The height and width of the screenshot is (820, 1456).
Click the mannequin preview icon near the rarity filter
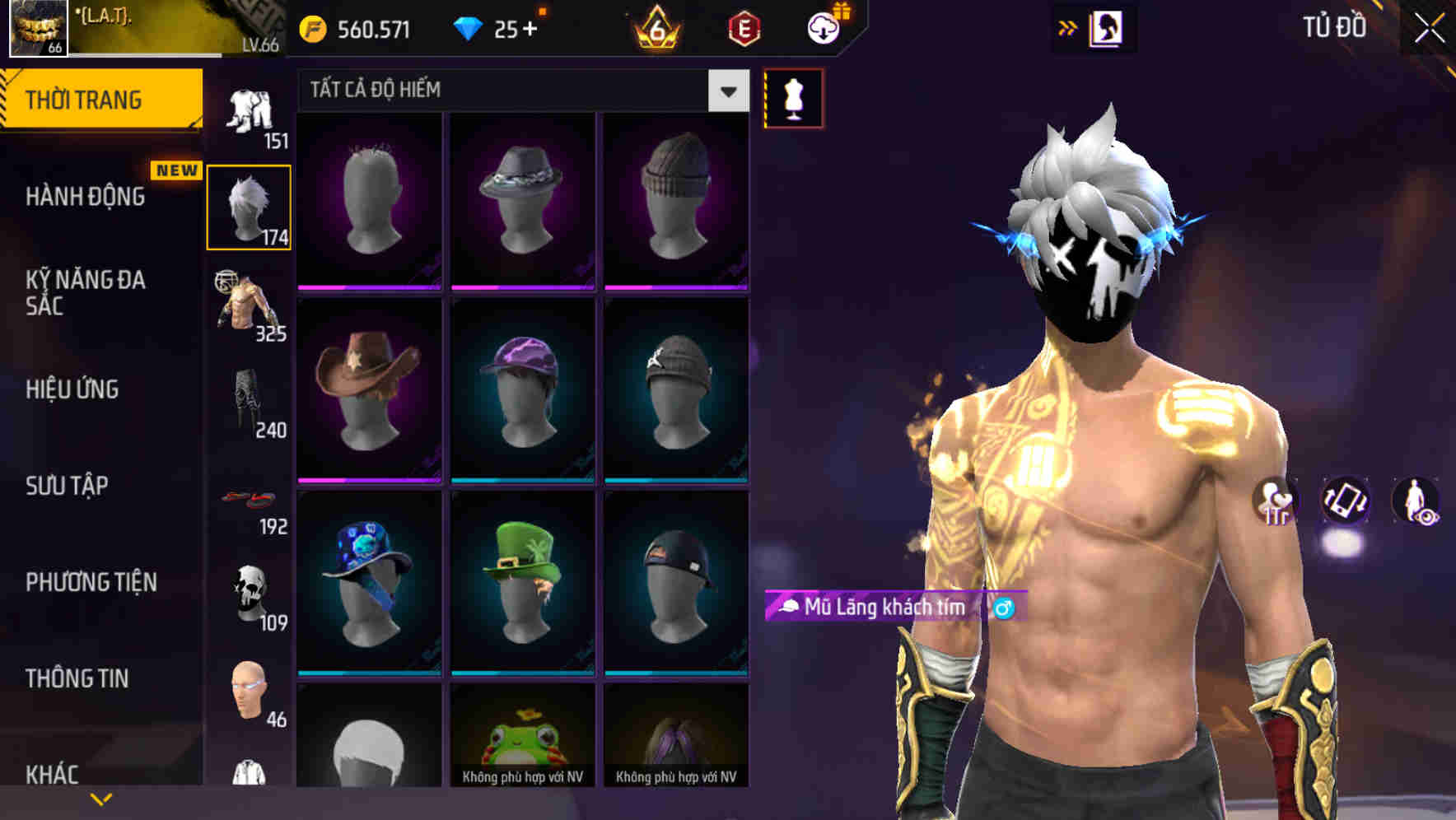(x=794, y=96)
